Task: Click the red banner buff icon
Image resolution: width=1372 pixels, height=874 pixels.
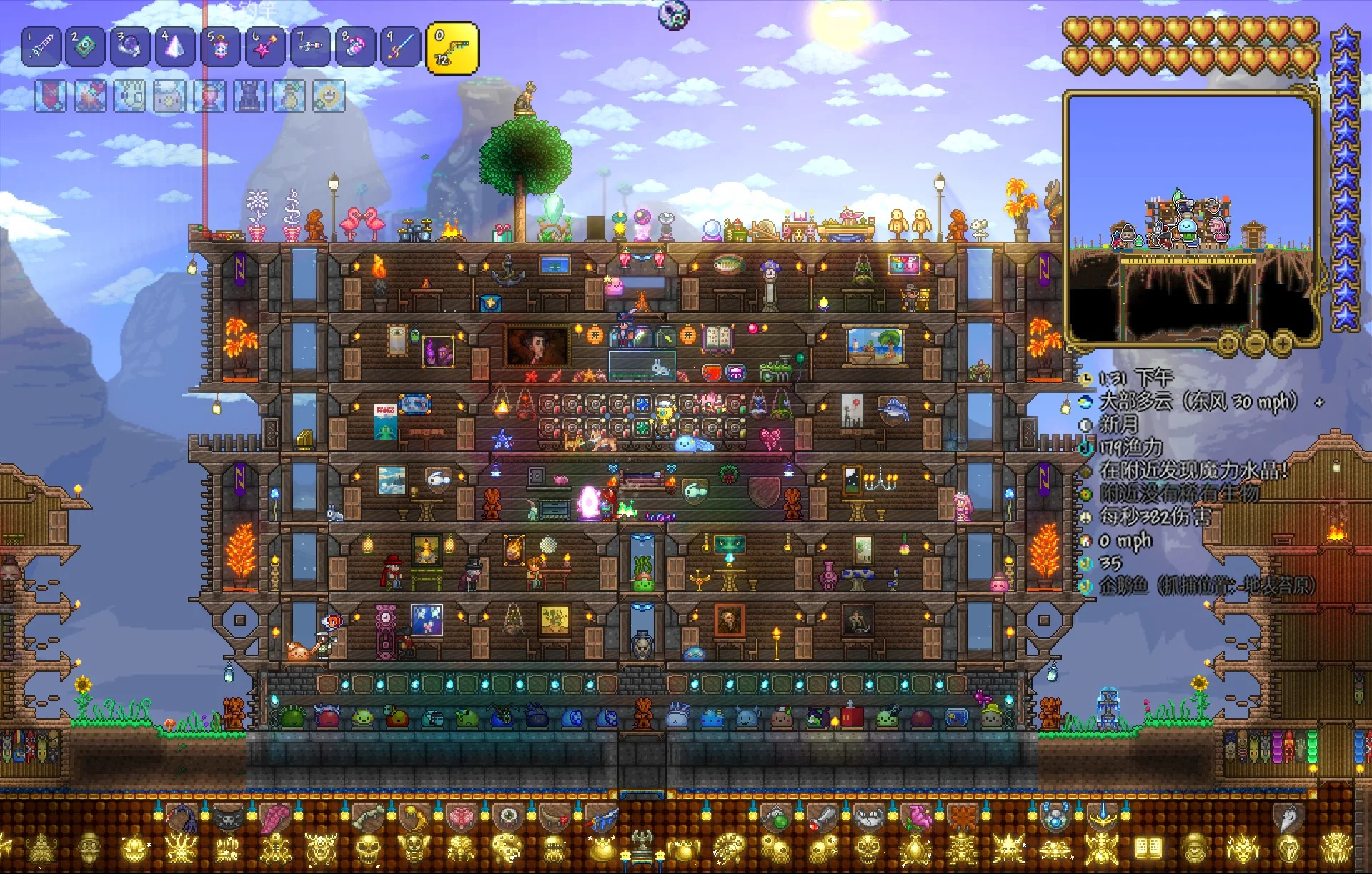Action: tap(51, 96)
